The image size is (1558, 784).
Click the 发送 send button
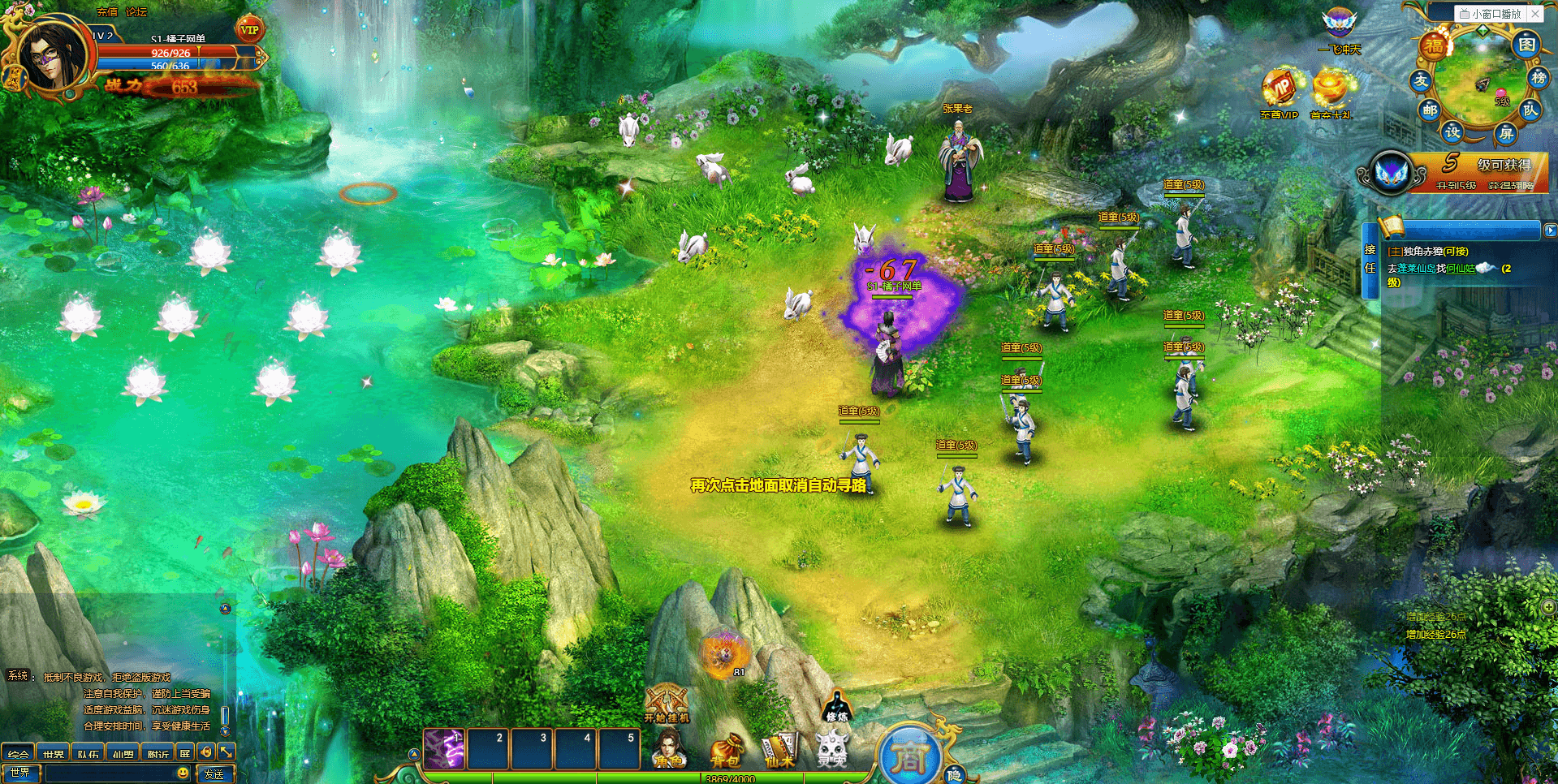pos(214,773)
